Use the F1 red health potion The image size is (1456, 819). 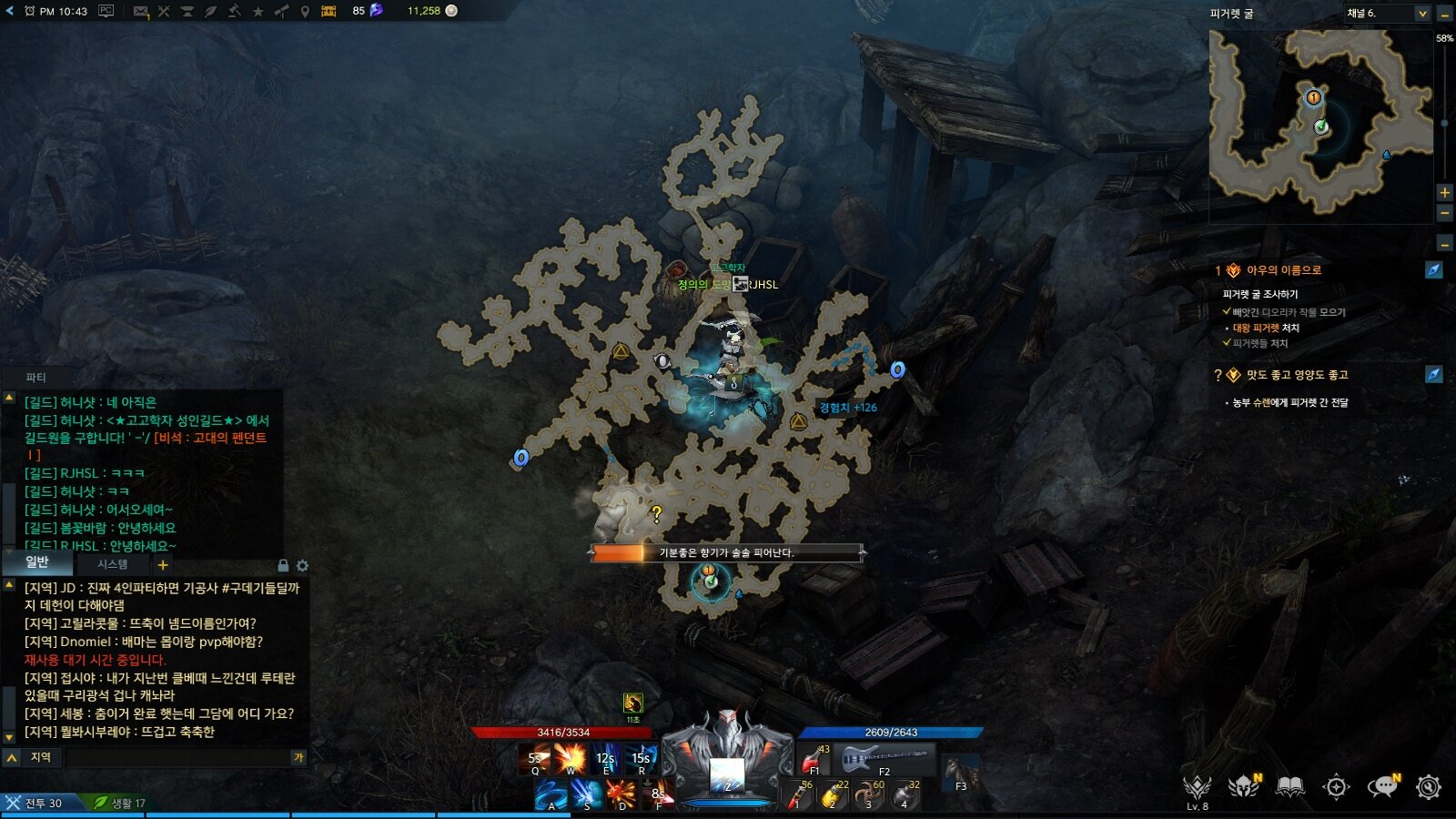(813, 759)
